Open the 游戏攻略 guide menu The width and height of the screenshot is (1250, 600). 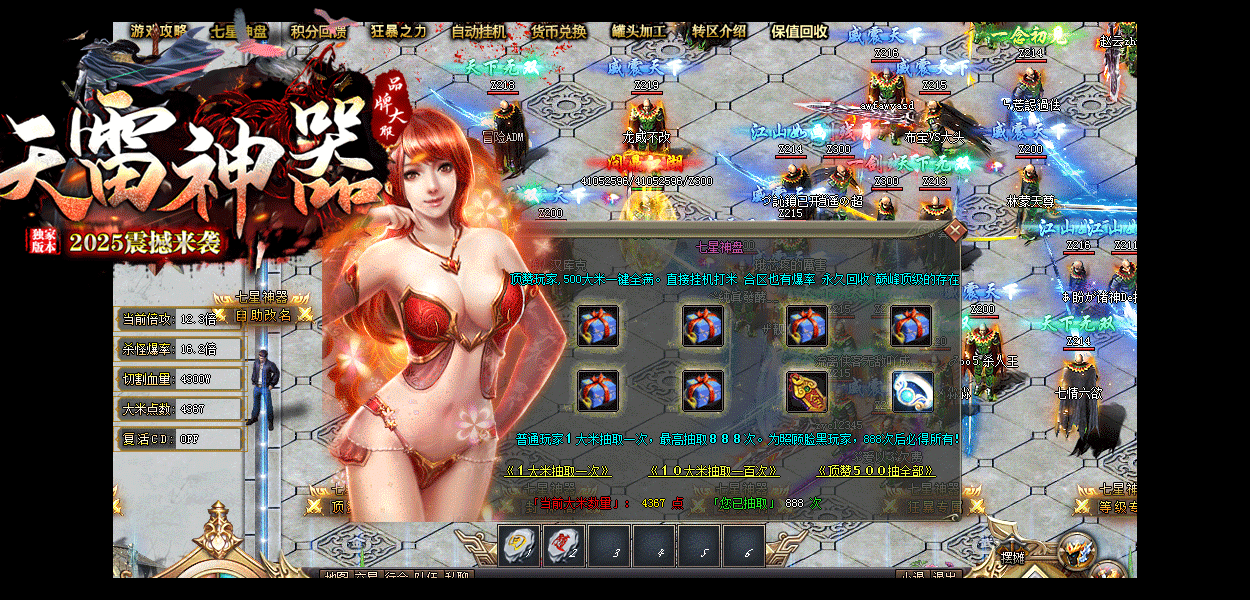(x=158, y=31)
